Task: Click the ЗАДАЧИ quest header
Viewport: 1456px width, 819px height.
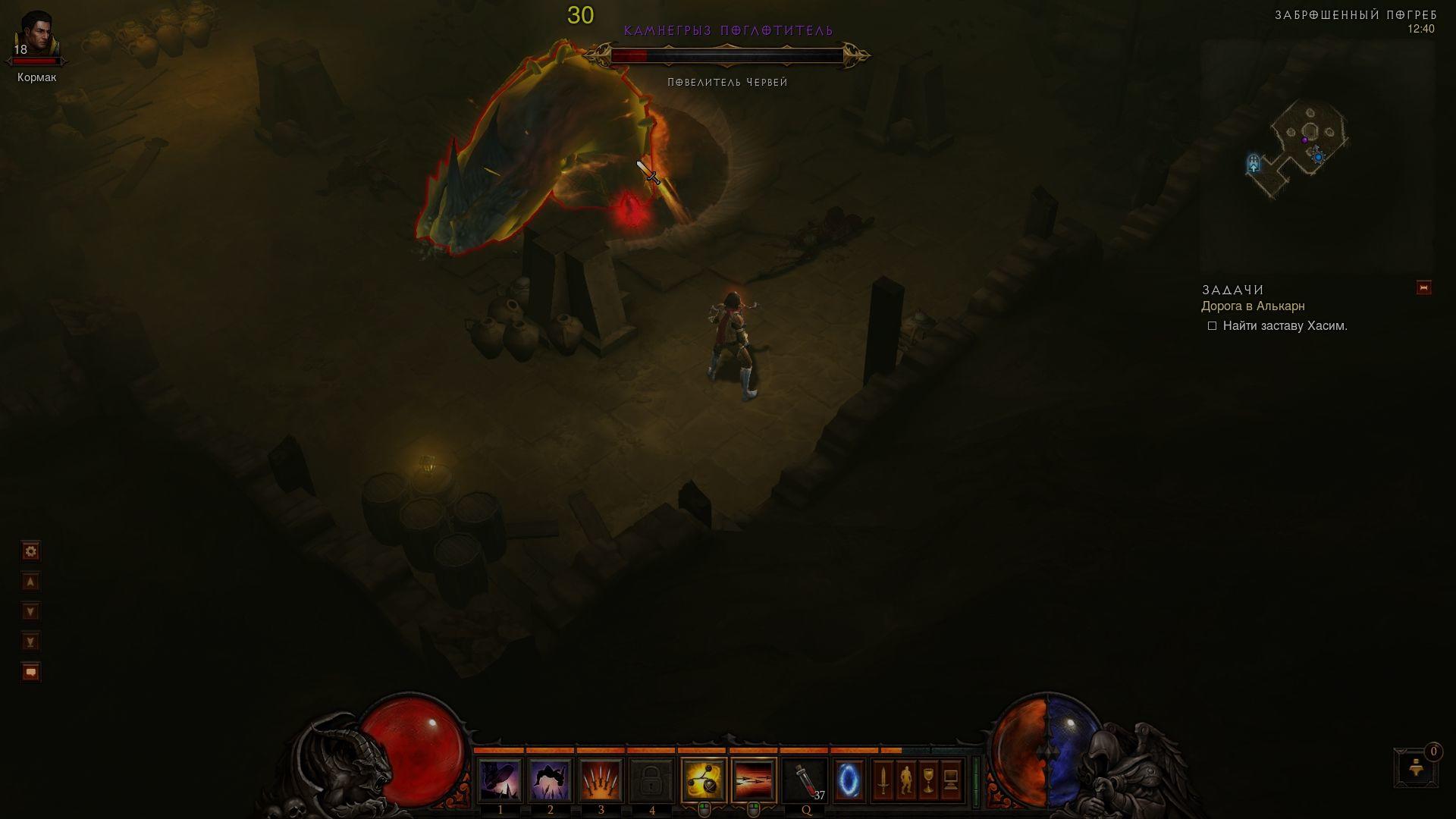Action: point(1231,289)
